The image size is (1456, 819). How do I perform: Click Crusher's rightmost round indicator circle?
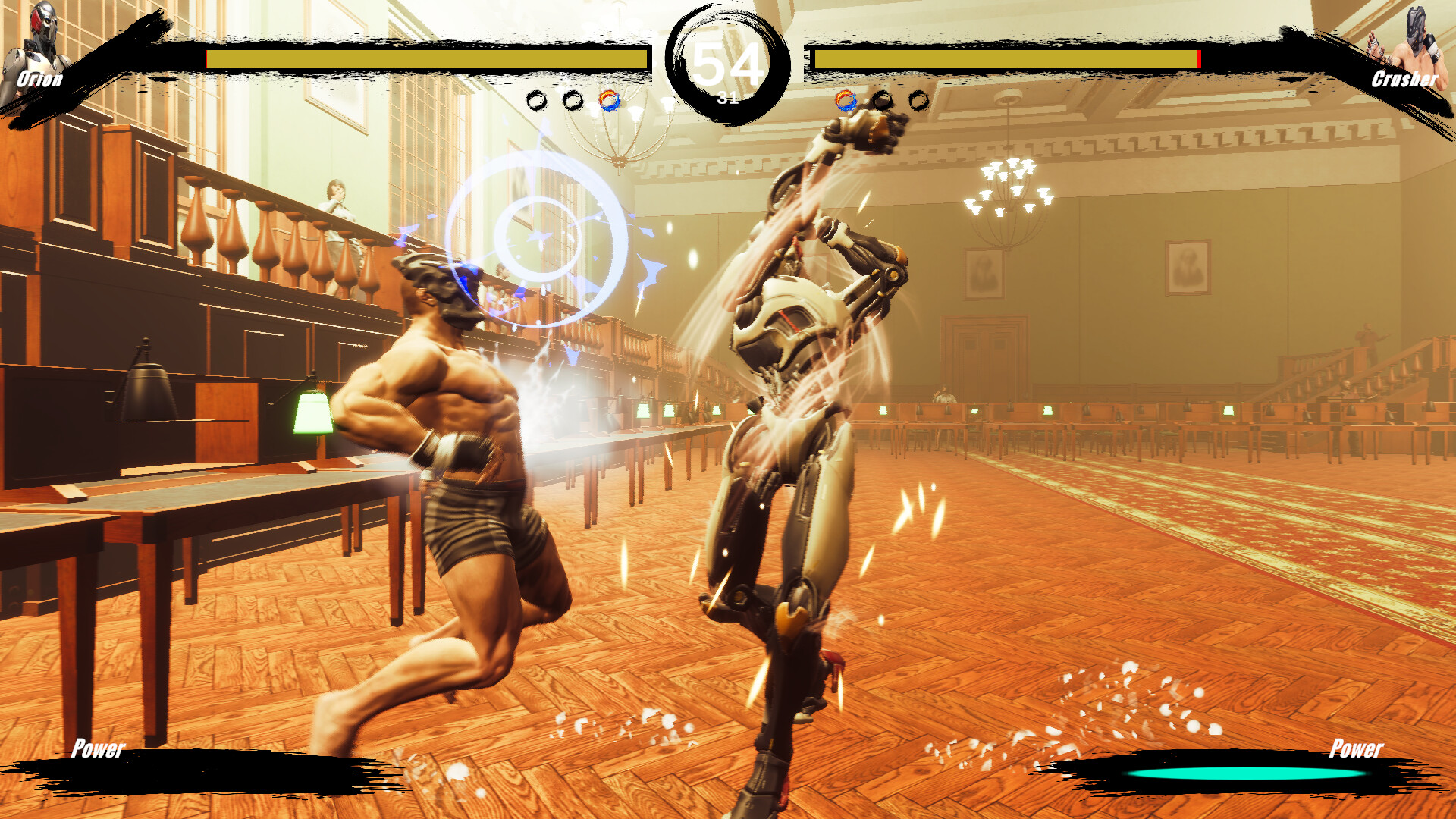(x=918, y=99)
